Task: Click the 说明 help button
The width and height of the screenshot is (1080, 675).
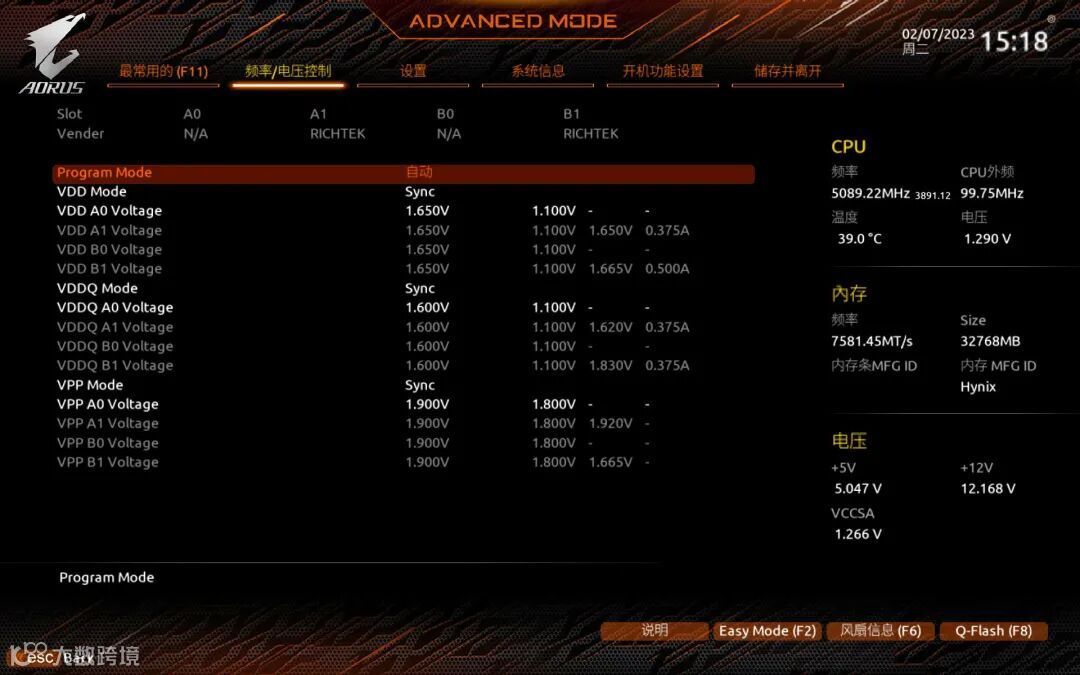Action: (x=654, y=631)
